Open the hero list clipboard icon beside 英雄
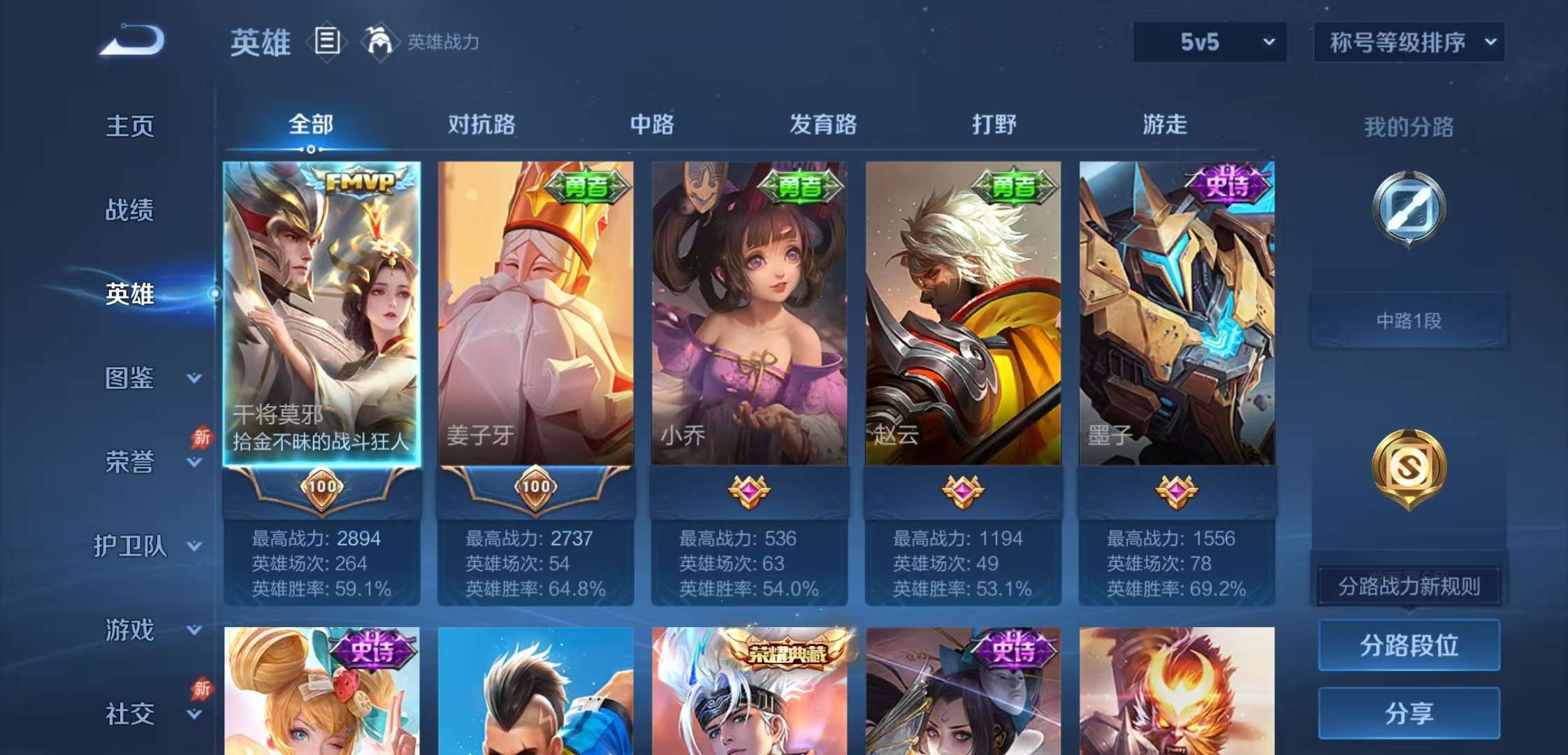Viewport: 1568px width, 755px height. point(326,41)
